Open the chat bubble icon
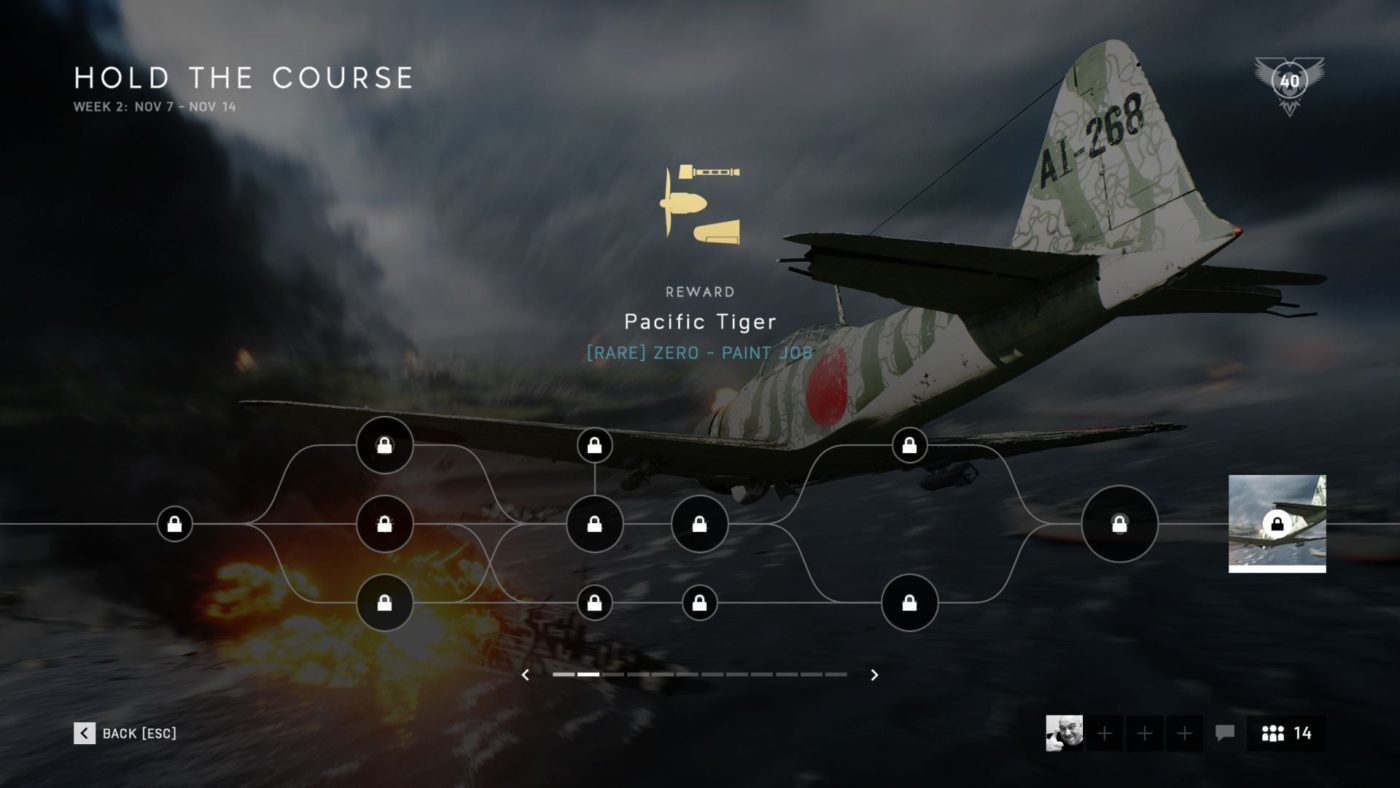The image size is (1400, 788). [x=1223, y=733]
